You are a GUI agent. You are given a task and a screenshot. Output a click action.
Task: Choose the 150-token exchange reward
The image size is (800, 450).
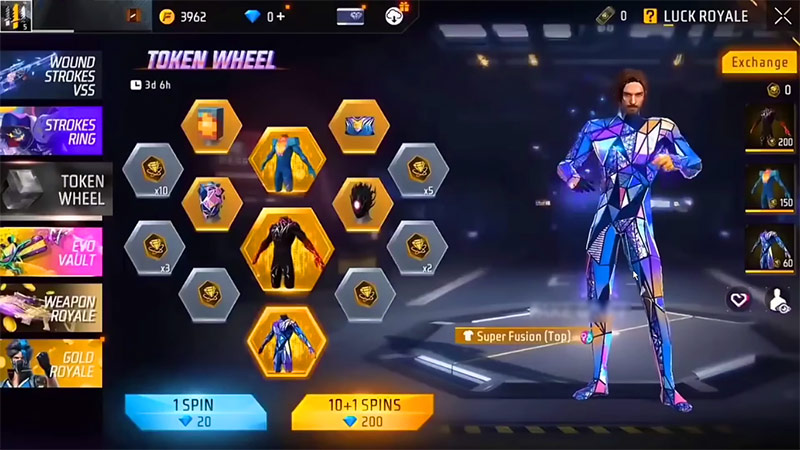(x=770, y=190)
